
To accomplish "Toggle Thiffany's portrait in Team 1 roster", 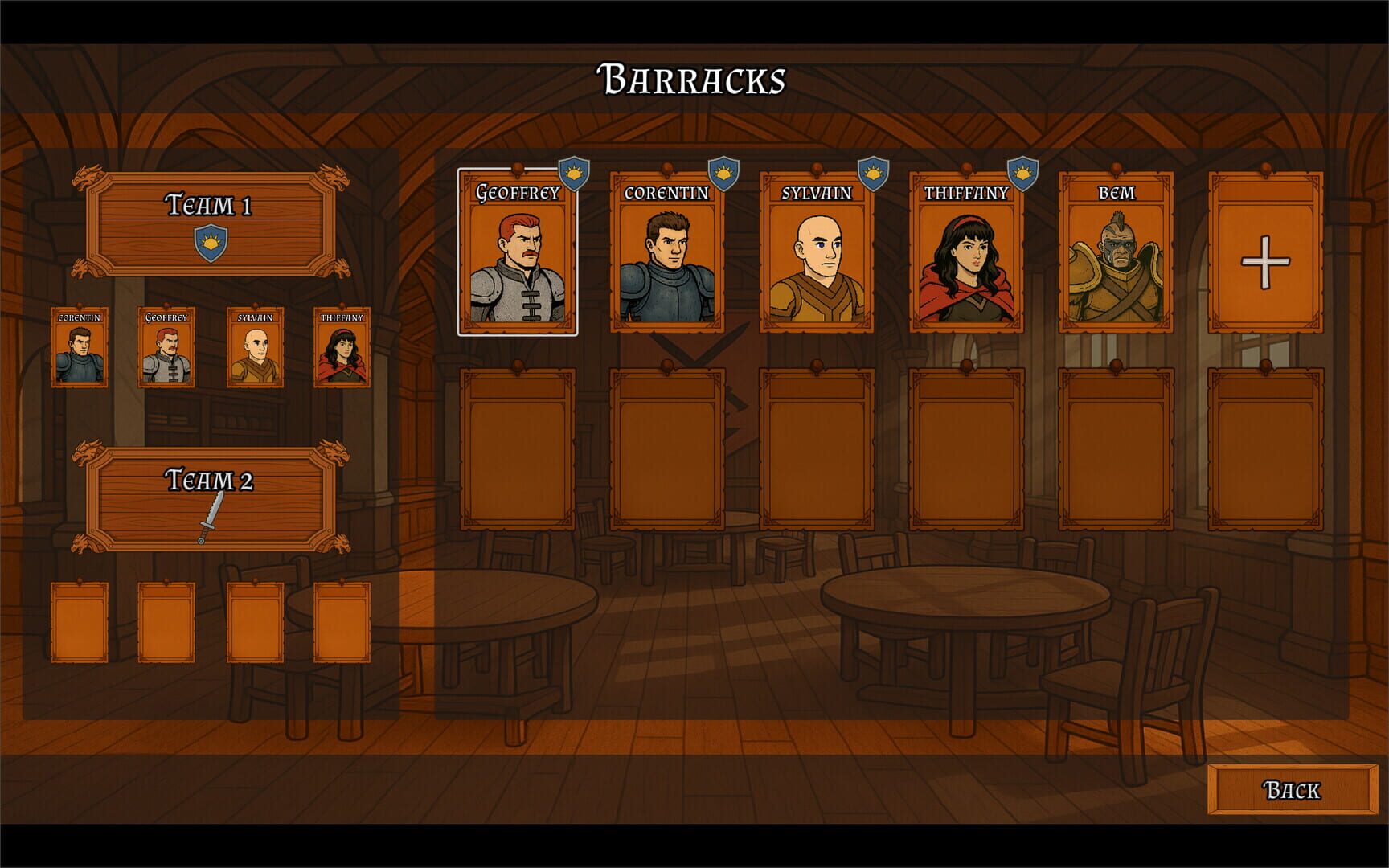I will coord(342,346).
